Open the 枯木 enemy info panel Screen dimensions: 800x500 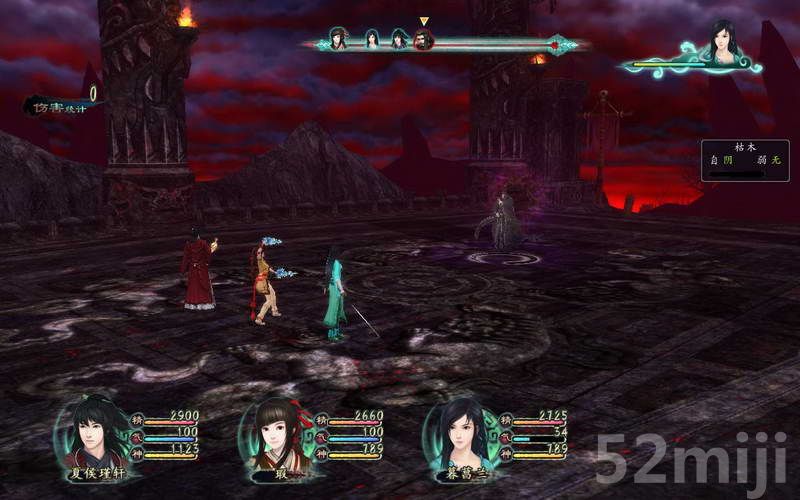[x=744, y=160]
